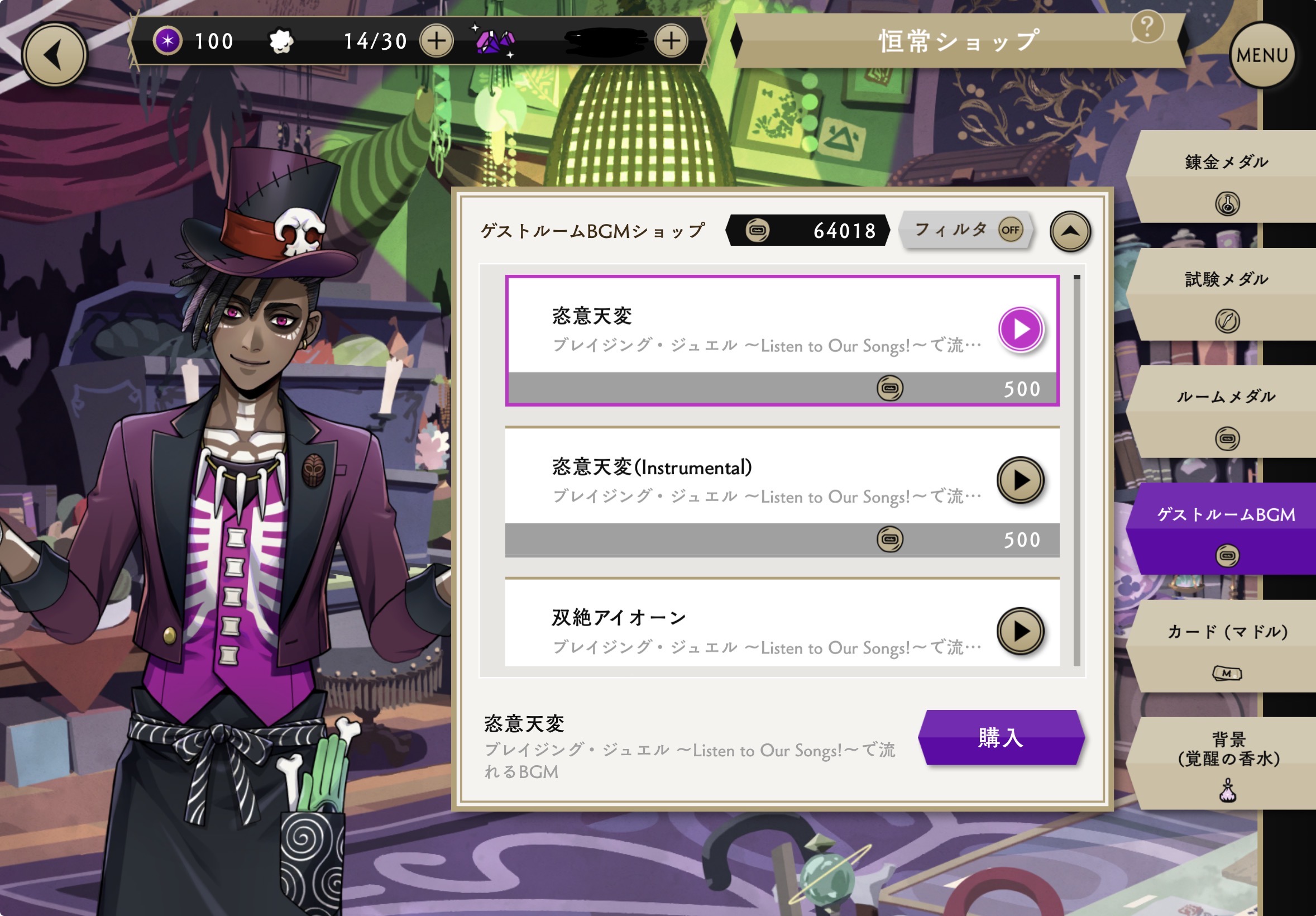Open the shop help question mark
The image size is (1316, 916).
[x=1147, y=27]
